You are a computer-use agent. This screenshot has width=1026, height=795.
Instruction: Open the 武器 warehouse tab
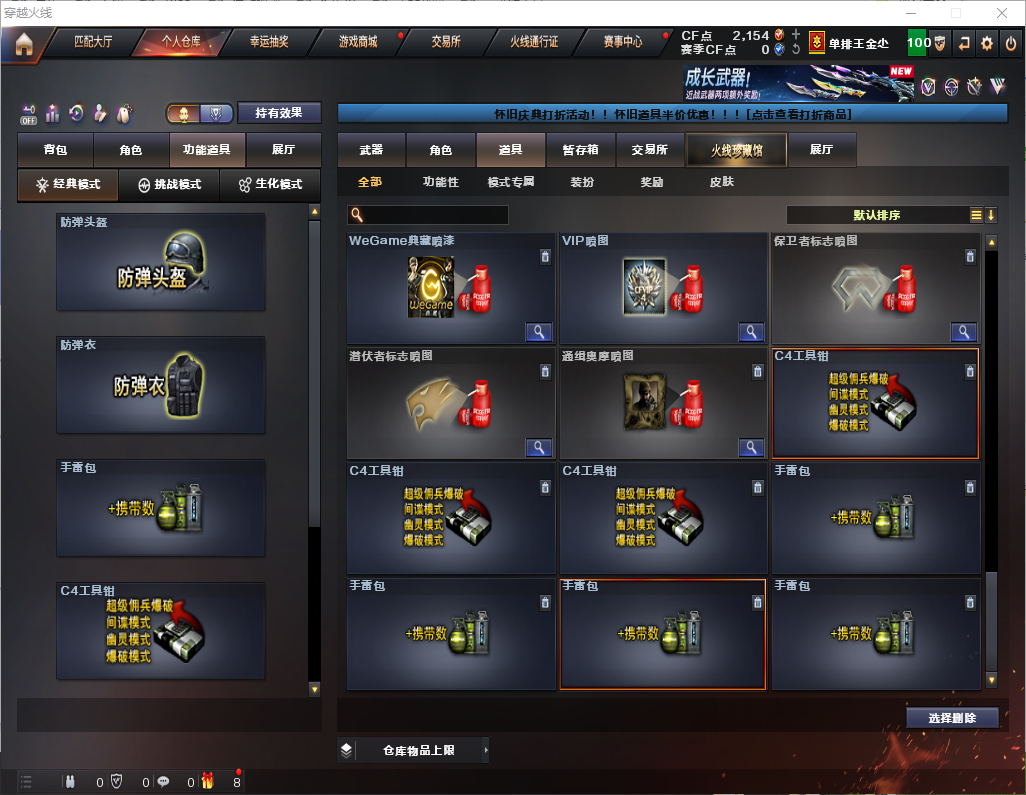tap(371, 150)
